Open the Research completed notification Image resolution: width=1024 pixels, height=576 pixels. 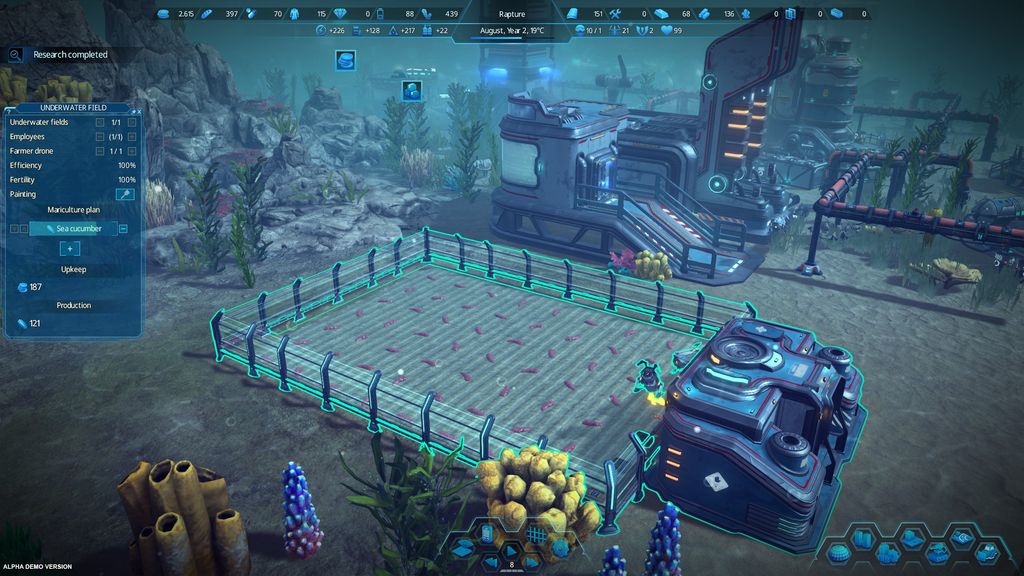[70, 55]
